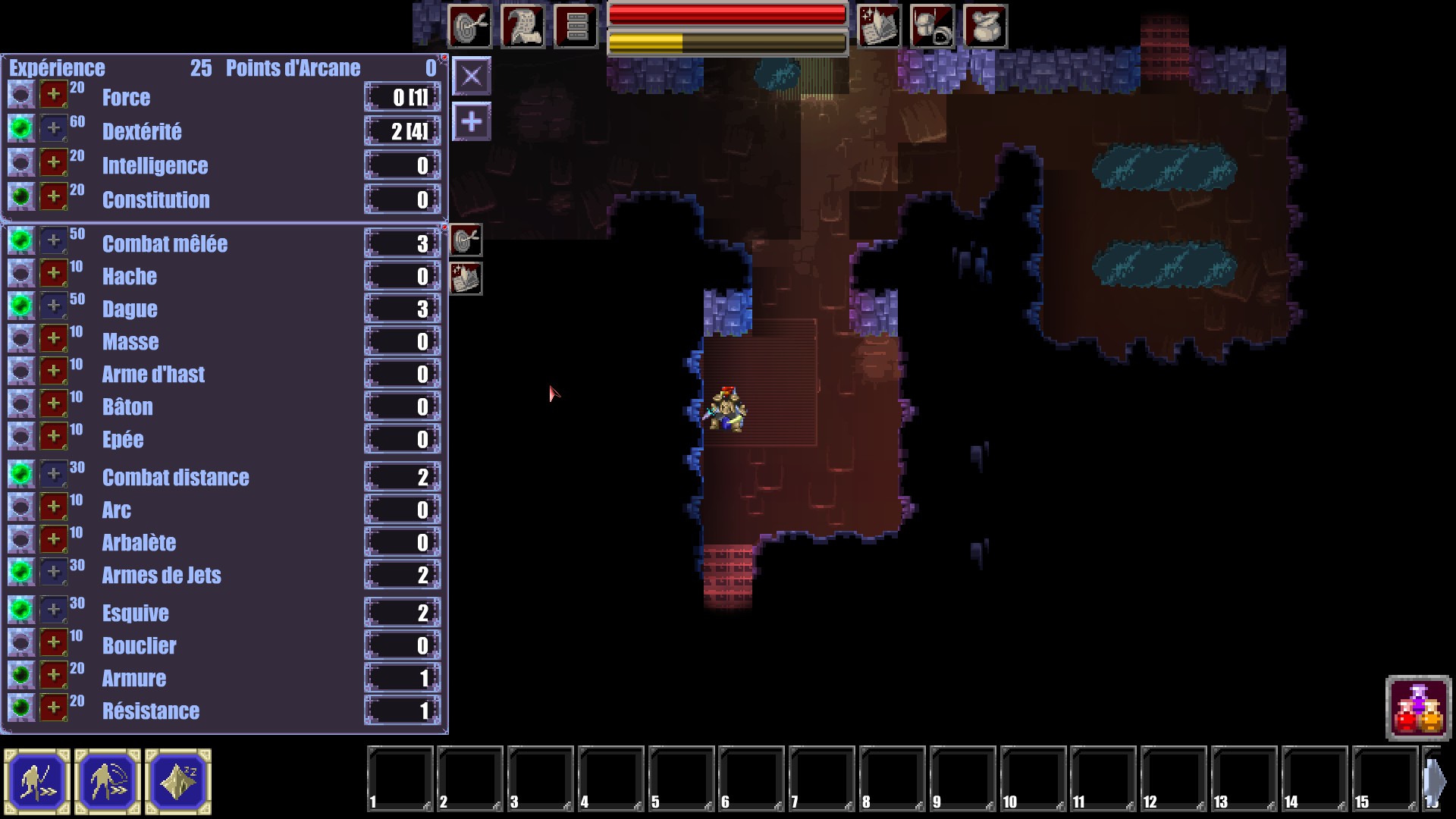Add a point to Bouclier
This screenshot has height=819, width=1456.
[53, 643]
